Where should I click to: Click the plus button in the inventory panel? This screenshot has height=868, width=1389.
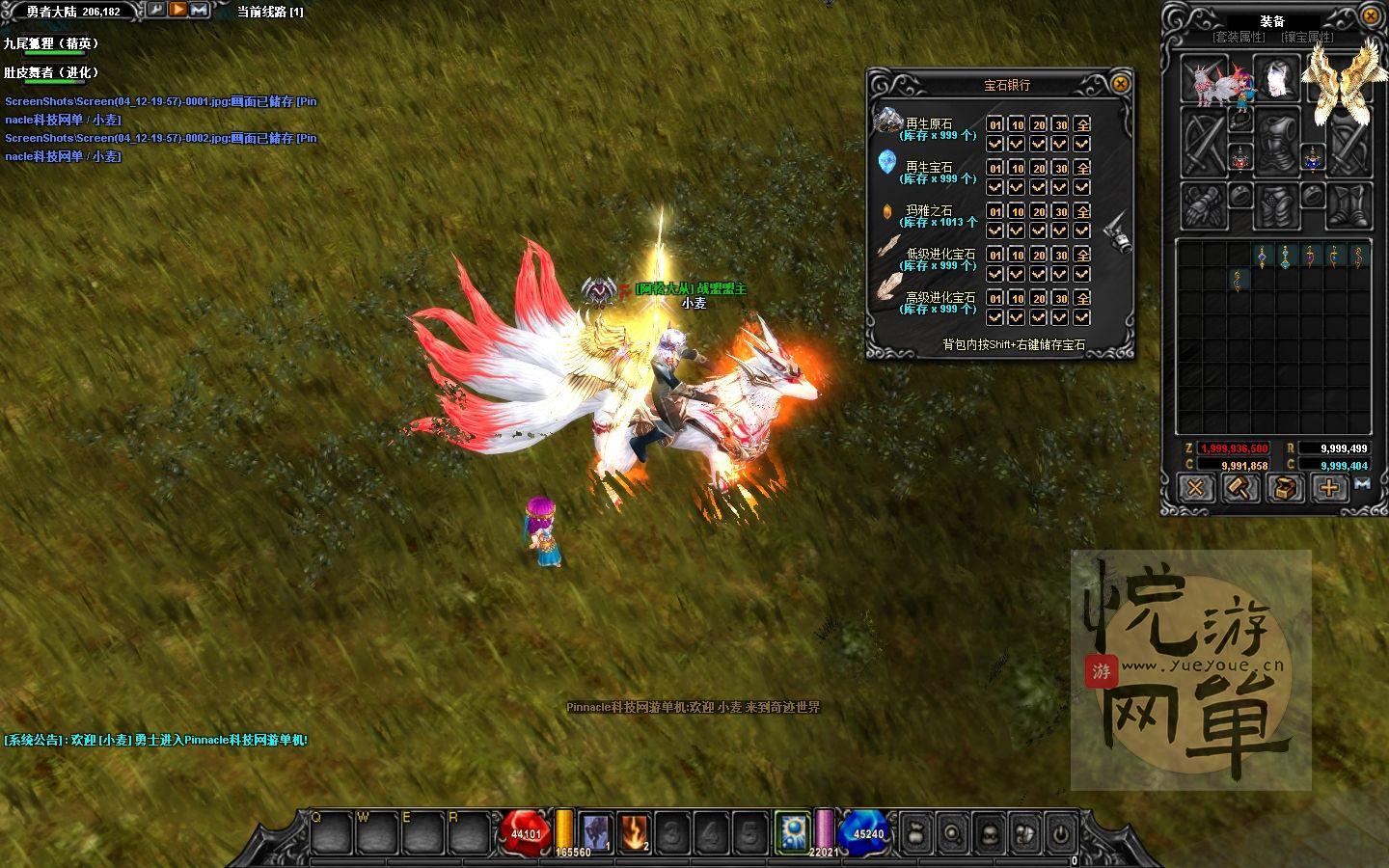pyautogui.click(x=1328, y=488)
